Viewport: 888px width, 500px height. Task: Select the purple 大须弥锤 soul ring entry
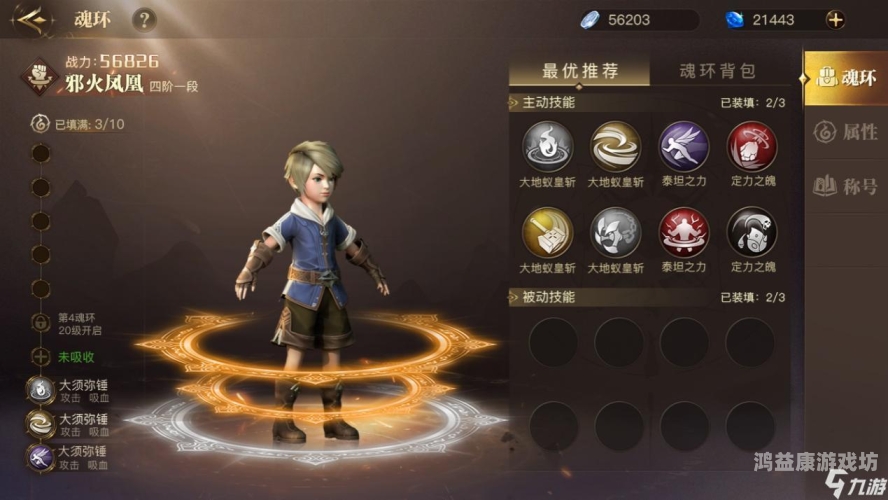(x=41, y=456)
